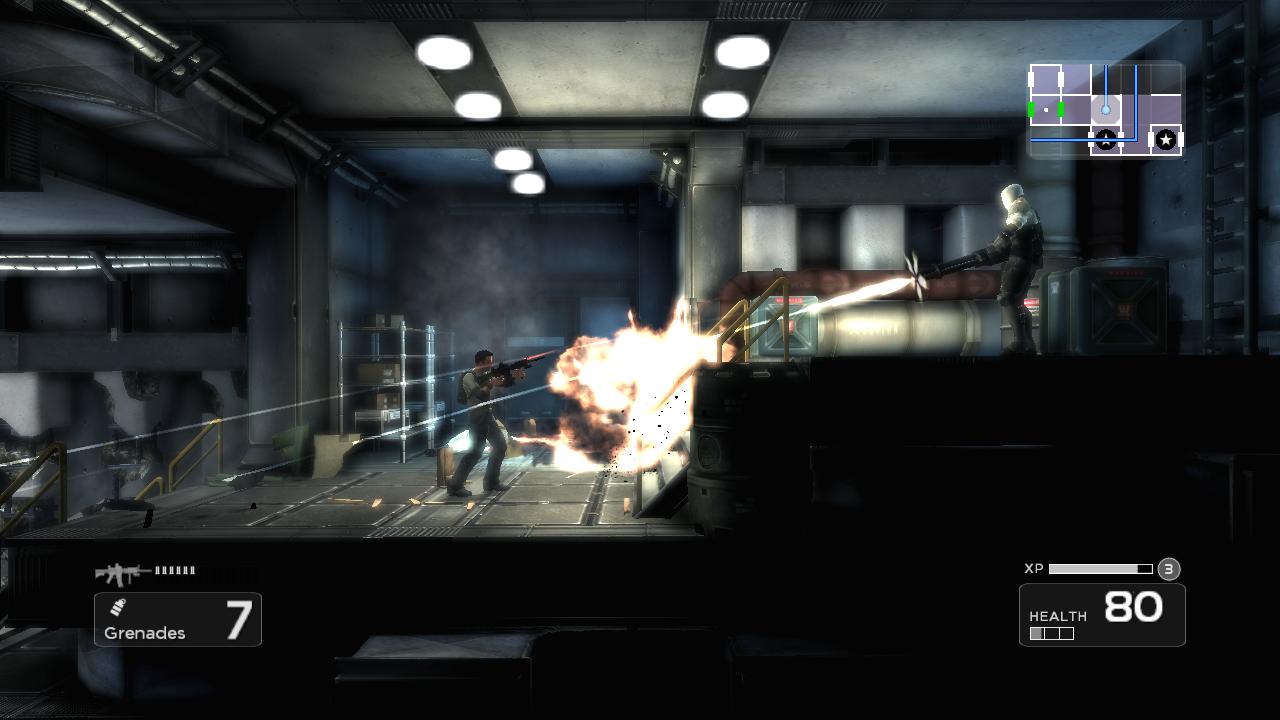1280x720 pixels.
Task: Expand the HEALTH panel
Action: coord(1102,614)
